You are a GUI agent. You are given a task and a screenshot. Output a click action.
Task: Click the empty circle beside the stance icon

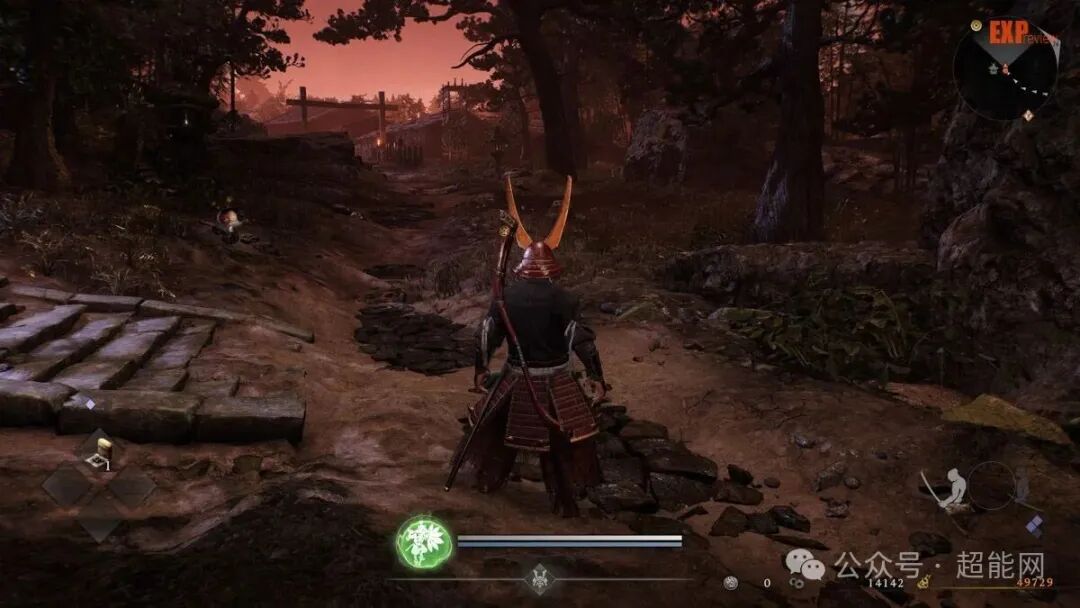point(990,485)
